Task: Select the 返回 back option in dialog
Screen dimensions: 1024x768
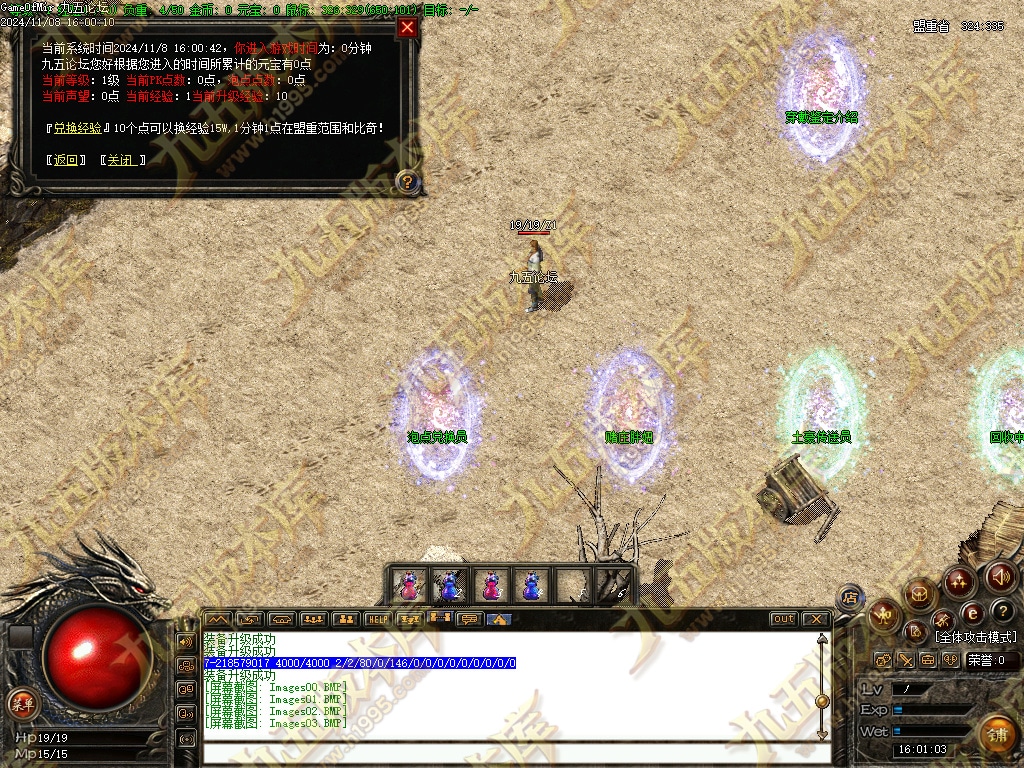Action: 66,160
